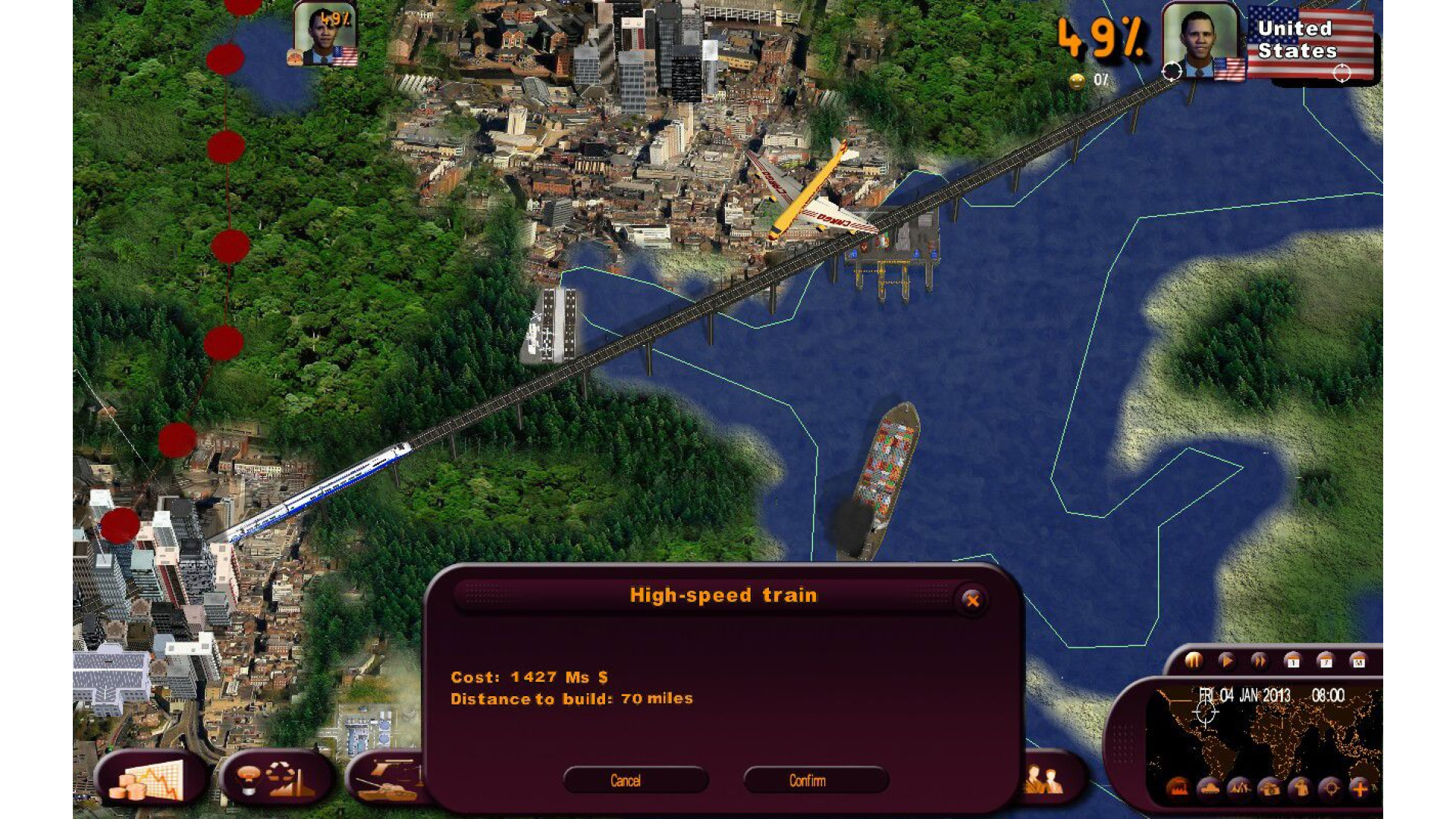Toggle the cloud weather map filter
Viewport: 1456px width, 819px height.
point(1208,789)
